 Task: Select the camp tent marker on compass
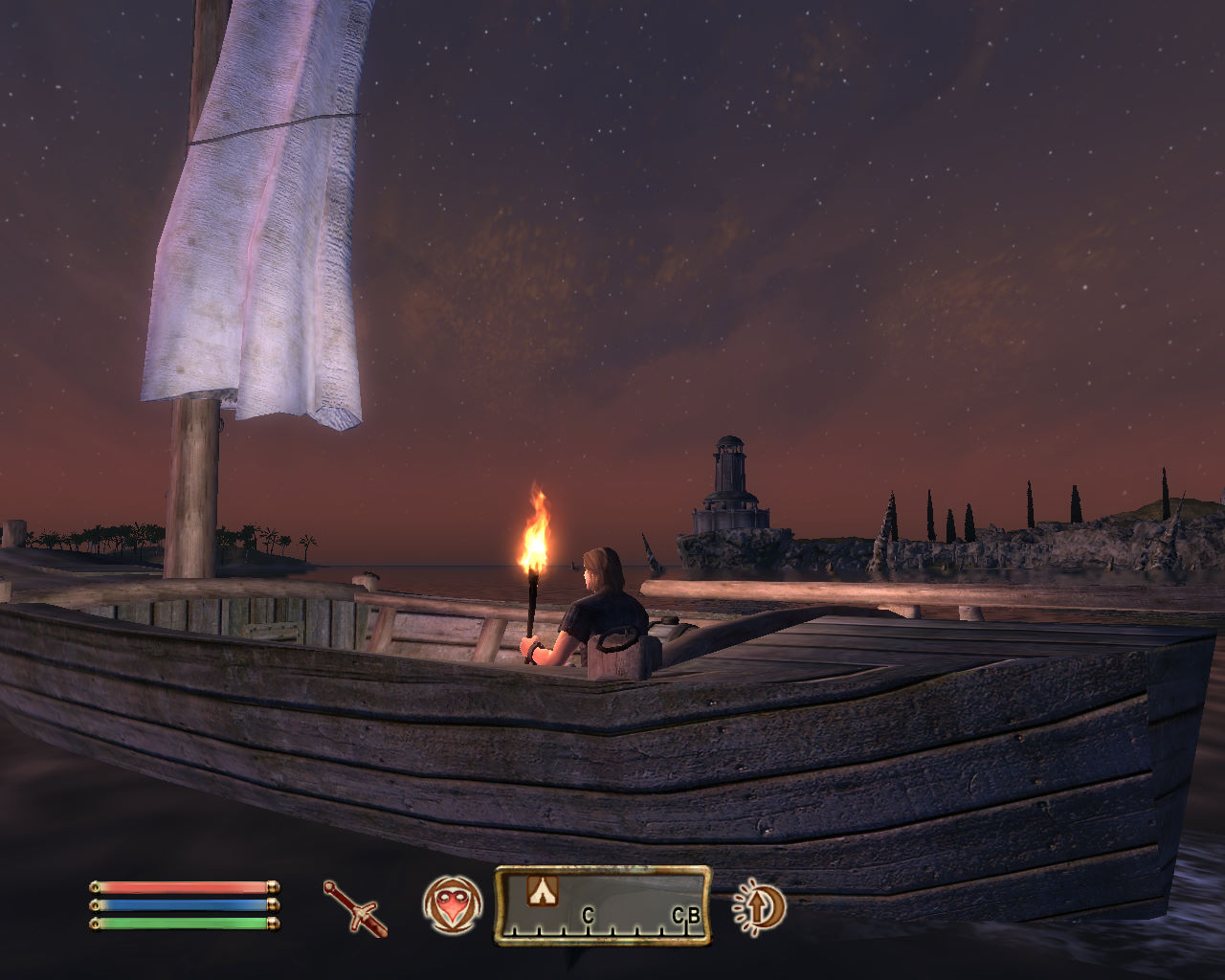540,891
